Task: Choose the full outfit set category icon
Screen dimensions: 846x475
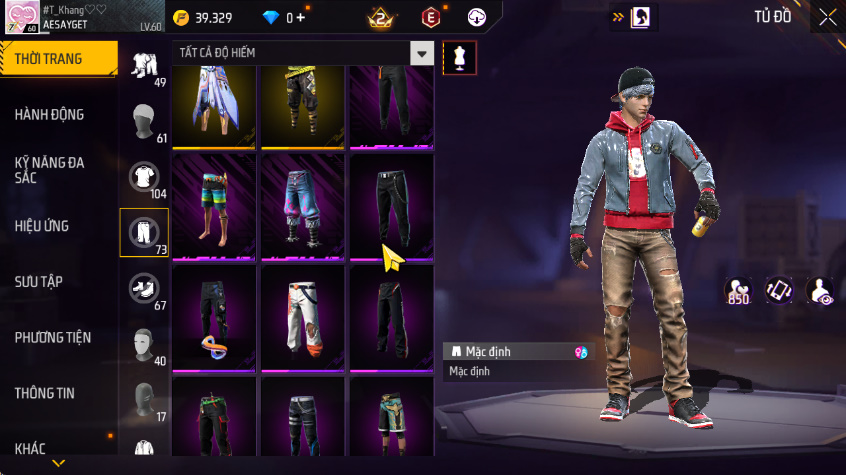Action: 143,66
